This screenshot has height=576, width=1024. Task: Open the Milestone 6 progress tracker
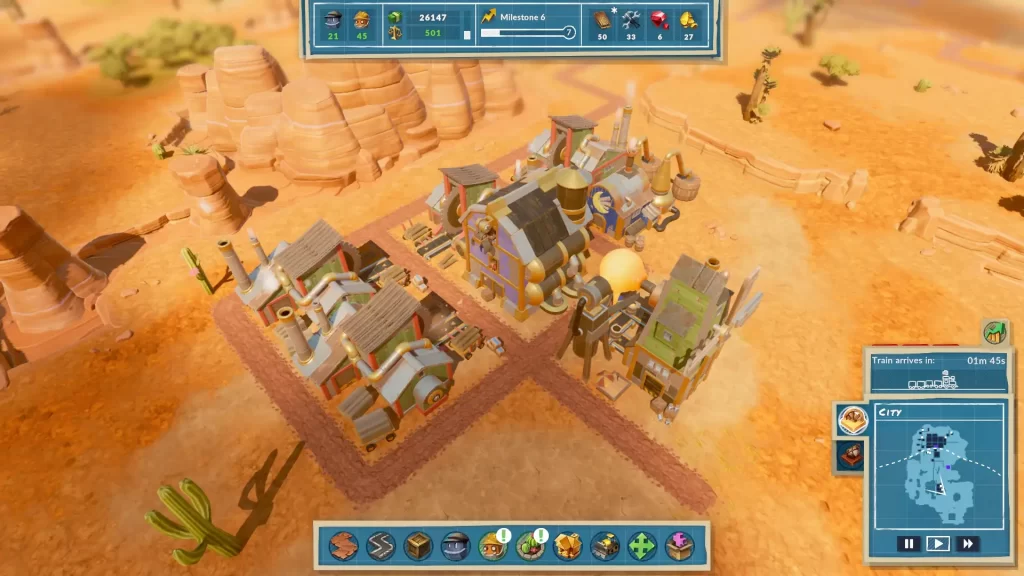coord(528,25)
